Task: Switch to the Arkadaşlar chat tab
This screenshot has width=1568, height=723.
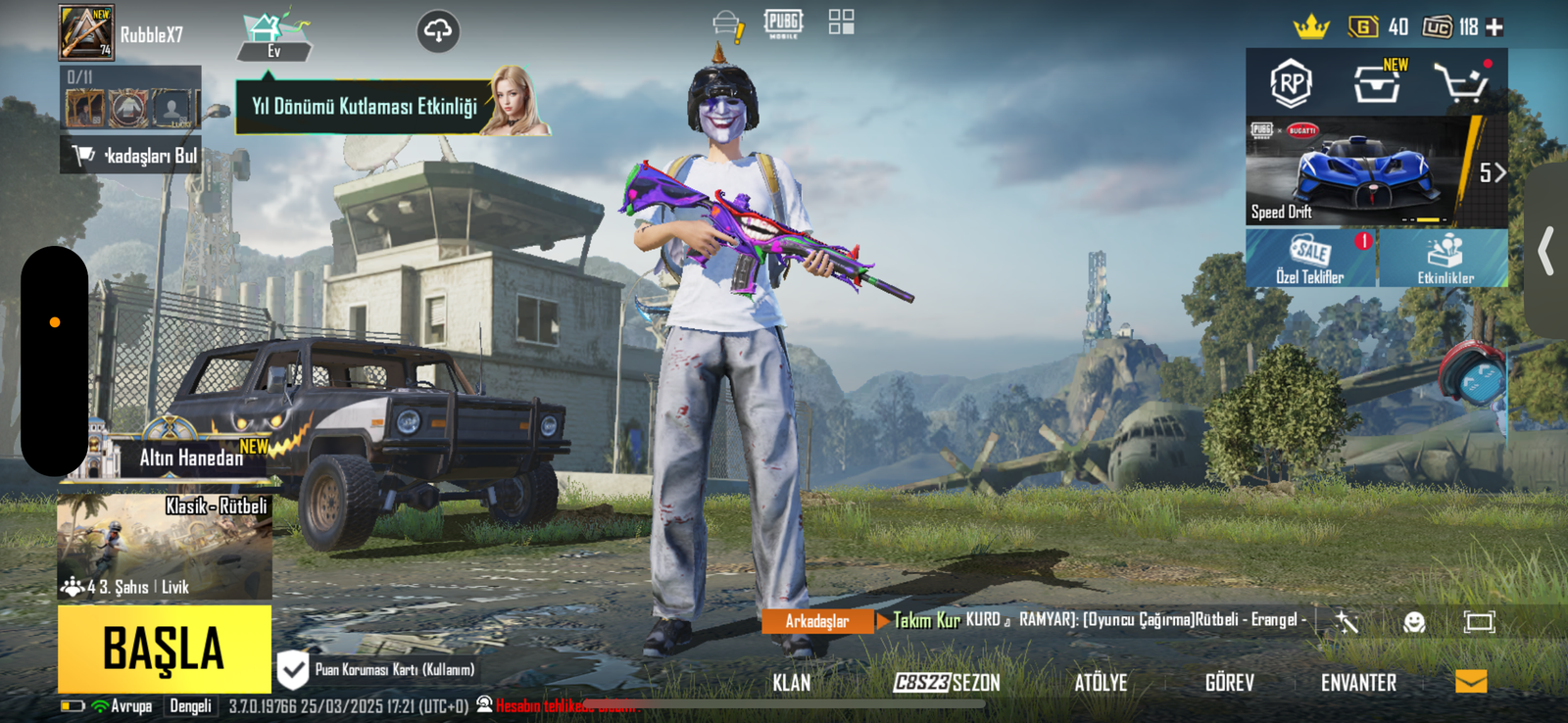Action: click(816, 621)
